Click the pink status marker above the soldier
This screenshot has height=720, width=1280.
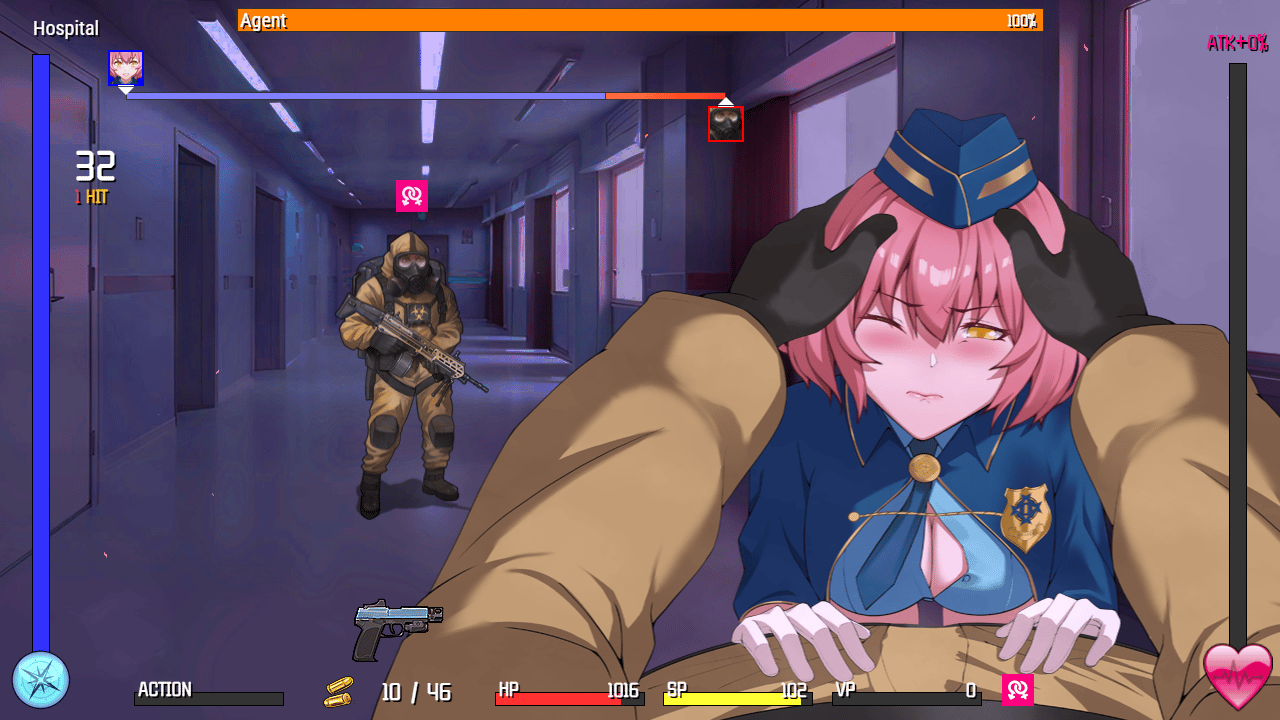click(x=412, y=196)
